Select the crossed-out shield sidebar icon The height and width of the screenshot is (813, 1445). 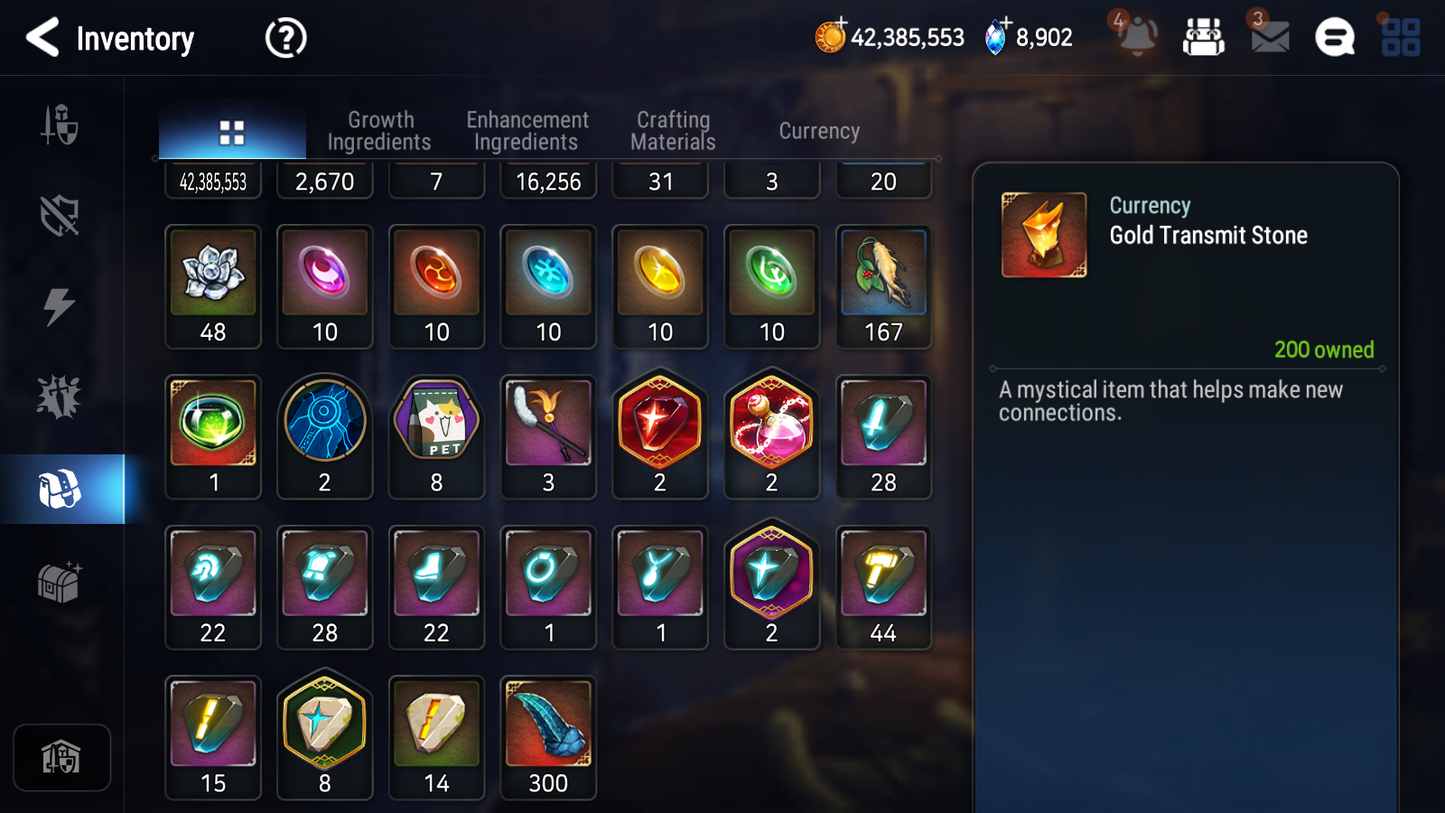[x=61, y=215]
